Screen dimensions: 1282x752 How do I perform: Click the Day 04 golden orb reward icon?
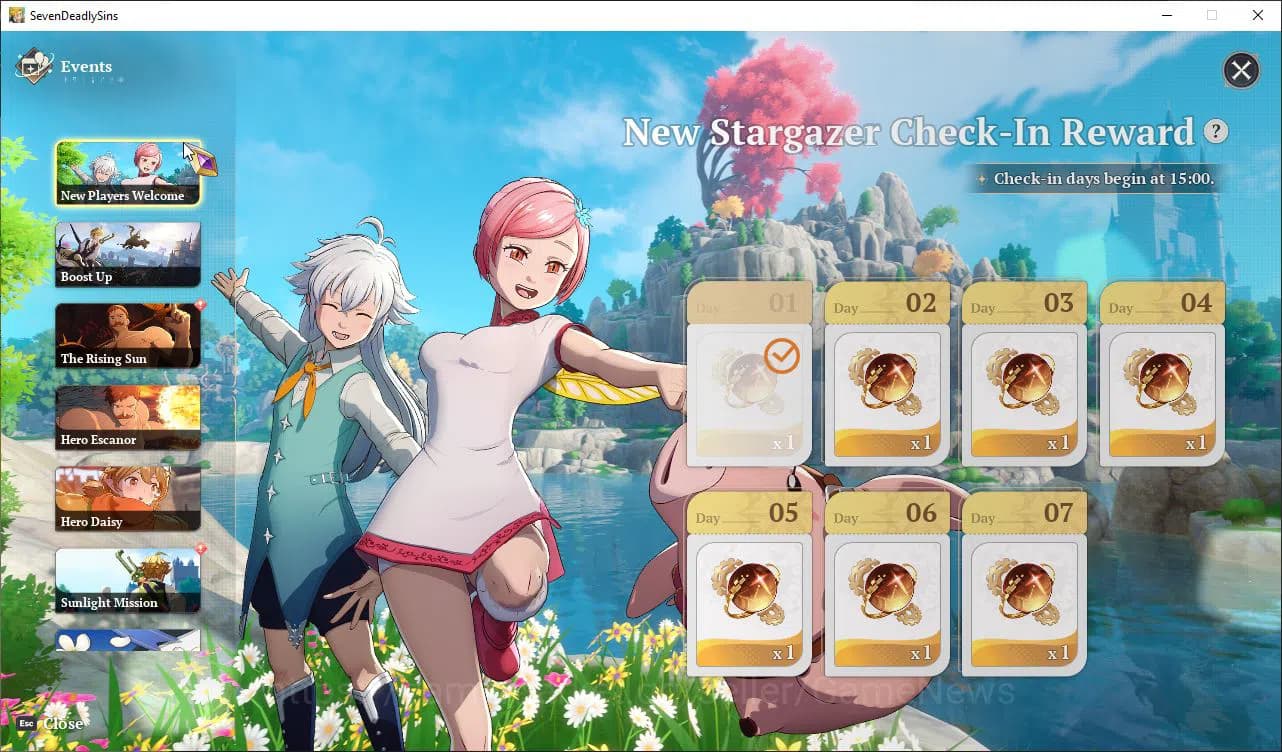[1162, 378]
